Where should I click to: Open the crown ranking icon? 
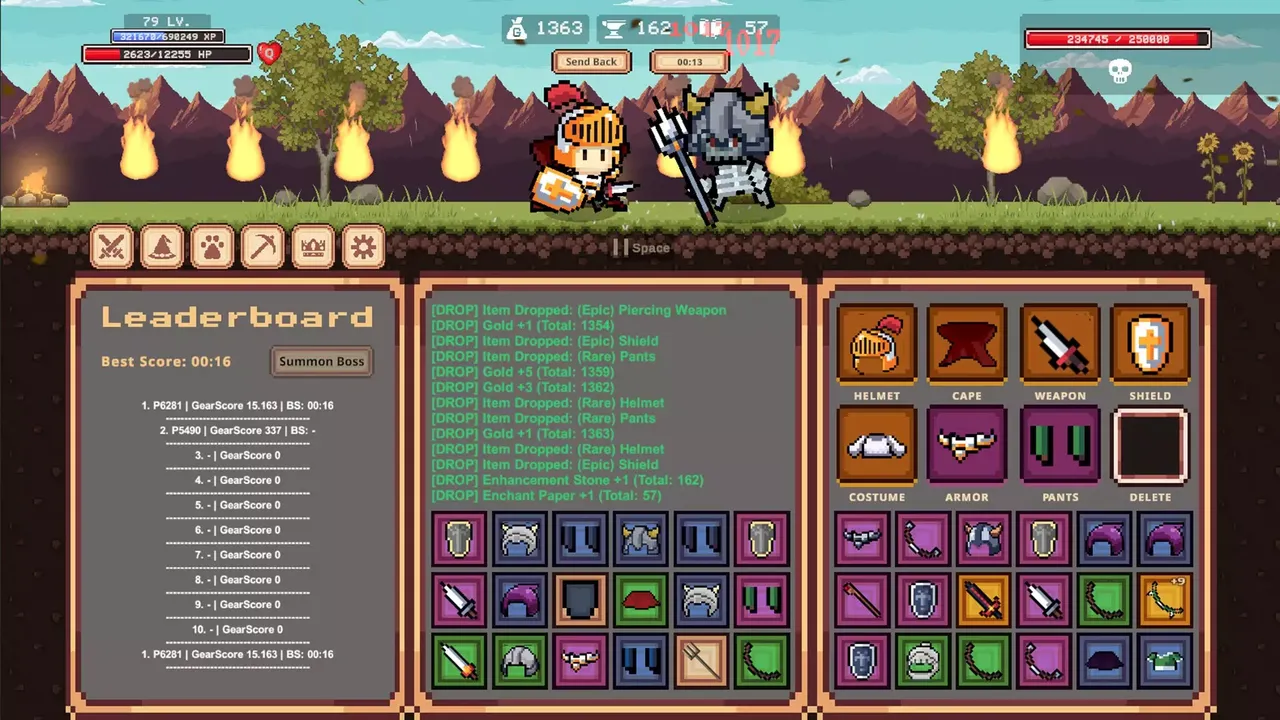click(x=313, y=246)
